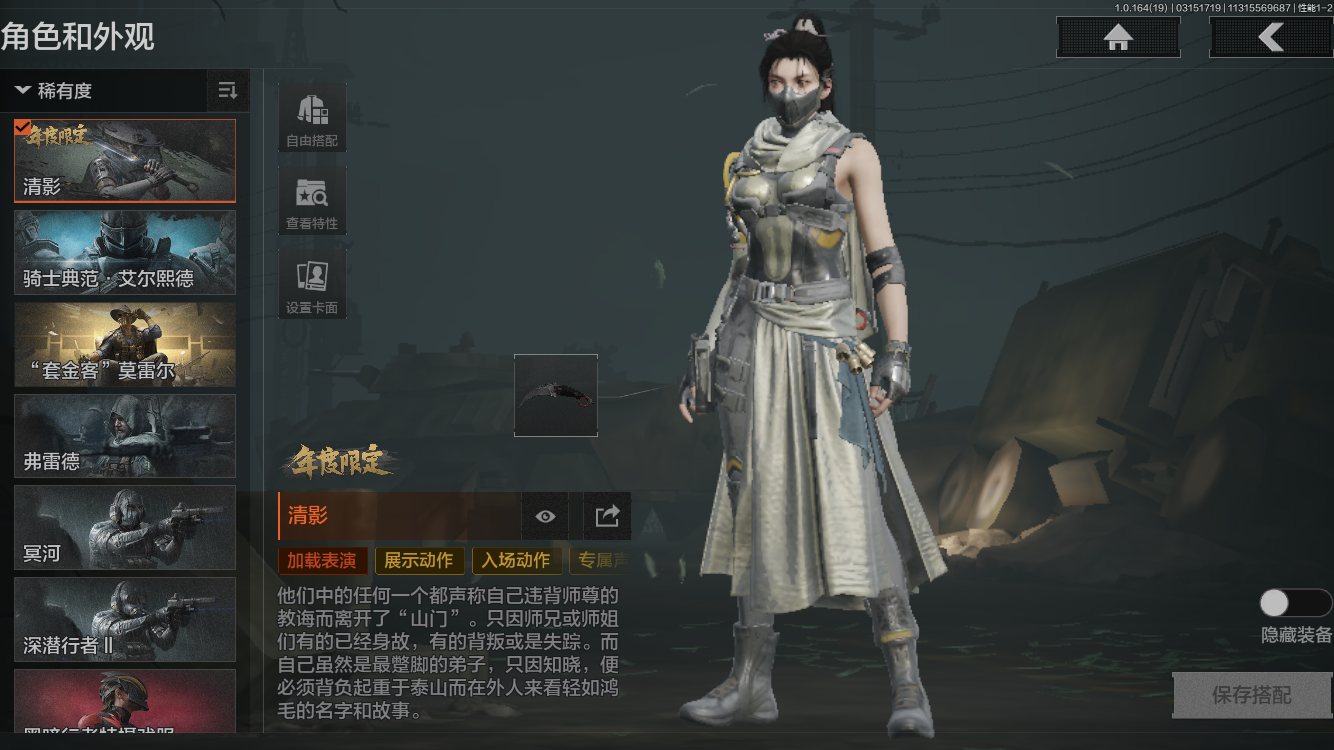Select the 查看特性 view traits icon
Image resolution: width=1334 pixels, height=750 pixels.
coord(311,199)
